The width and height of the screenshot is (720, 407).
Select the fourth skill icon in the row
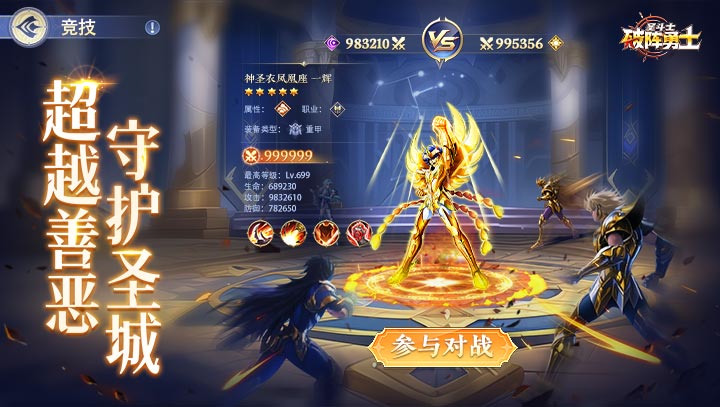tap(357, 234)
